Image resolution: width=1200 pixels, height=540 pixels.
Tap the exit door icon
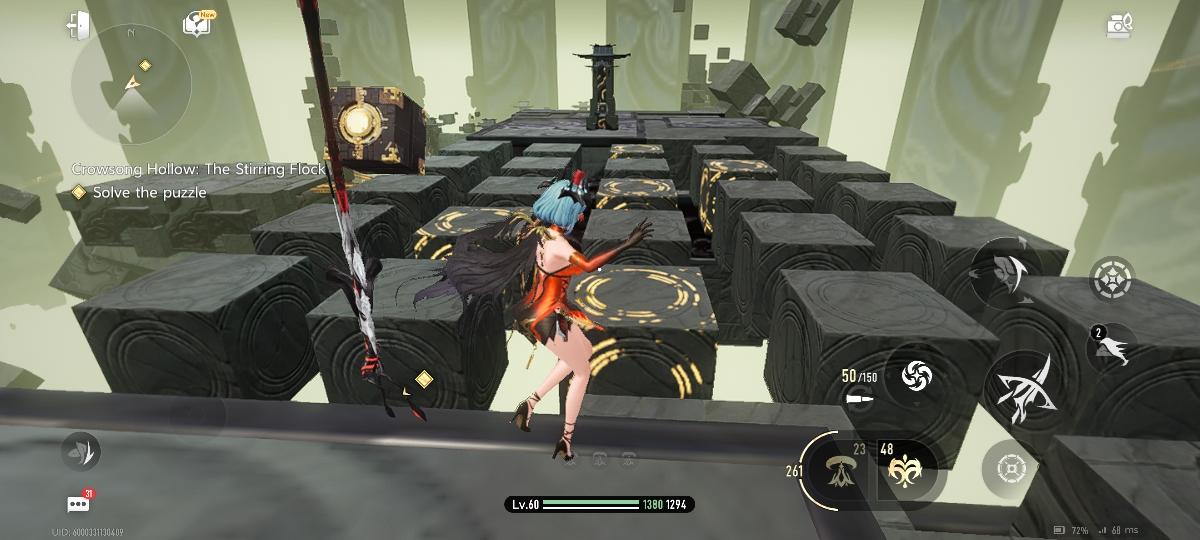pyautogui.click(x=78, y=26)
